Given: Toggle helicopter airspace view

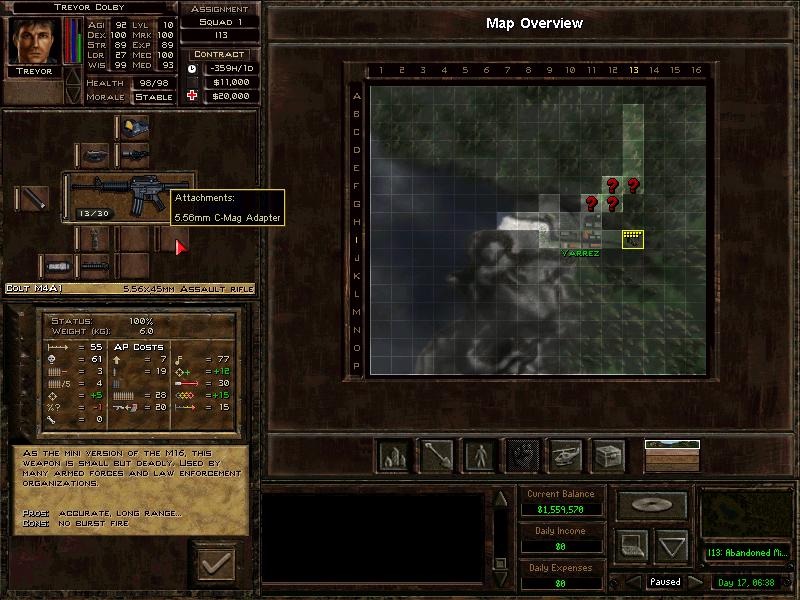Looking at the screenshot, I should (565, 456).
